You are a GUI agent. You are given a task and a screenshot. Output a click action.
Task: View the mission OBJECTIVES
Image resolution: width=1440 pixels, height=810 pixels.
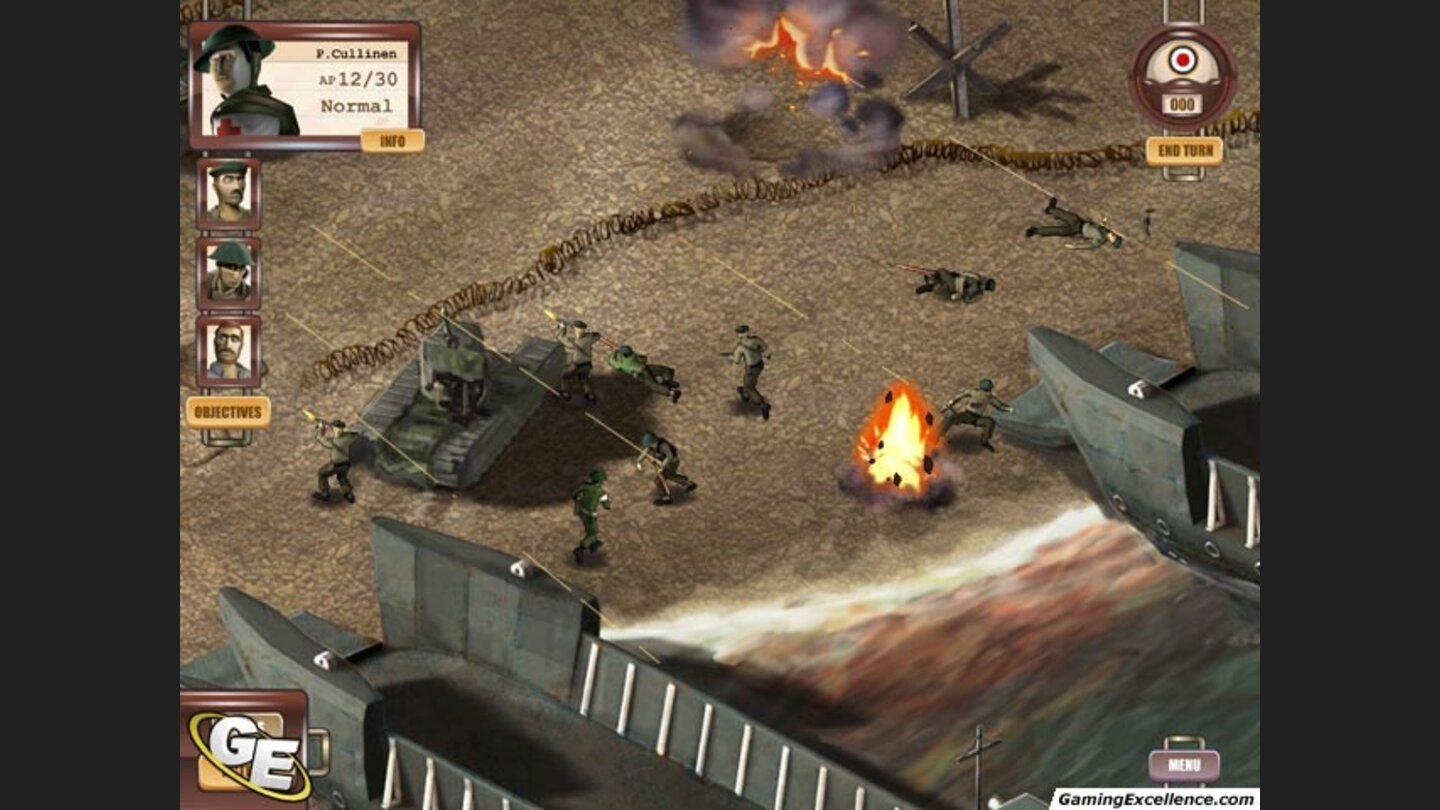pyautogui.click(x=228, y=410)
